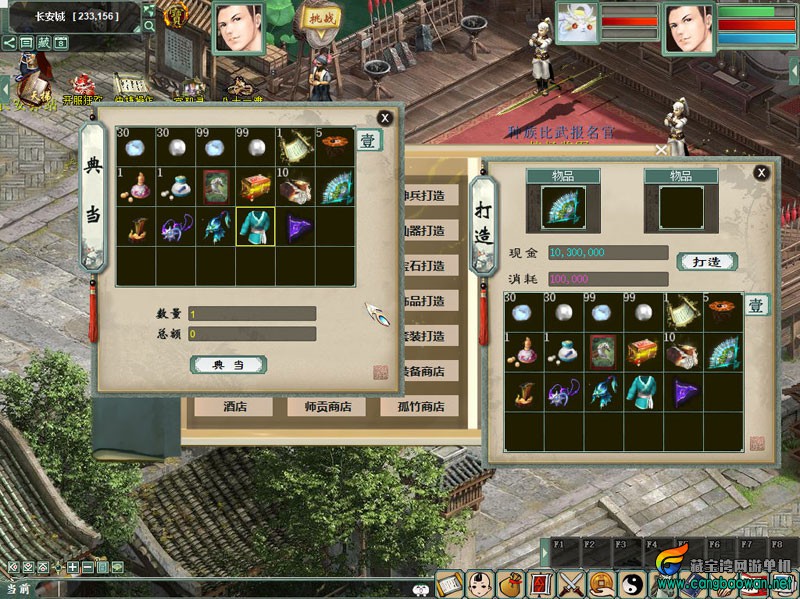This screenshot has height=599, width=800.
Task: Switch to page 壹 in forge inventory
Action: (x=758, y=306)
